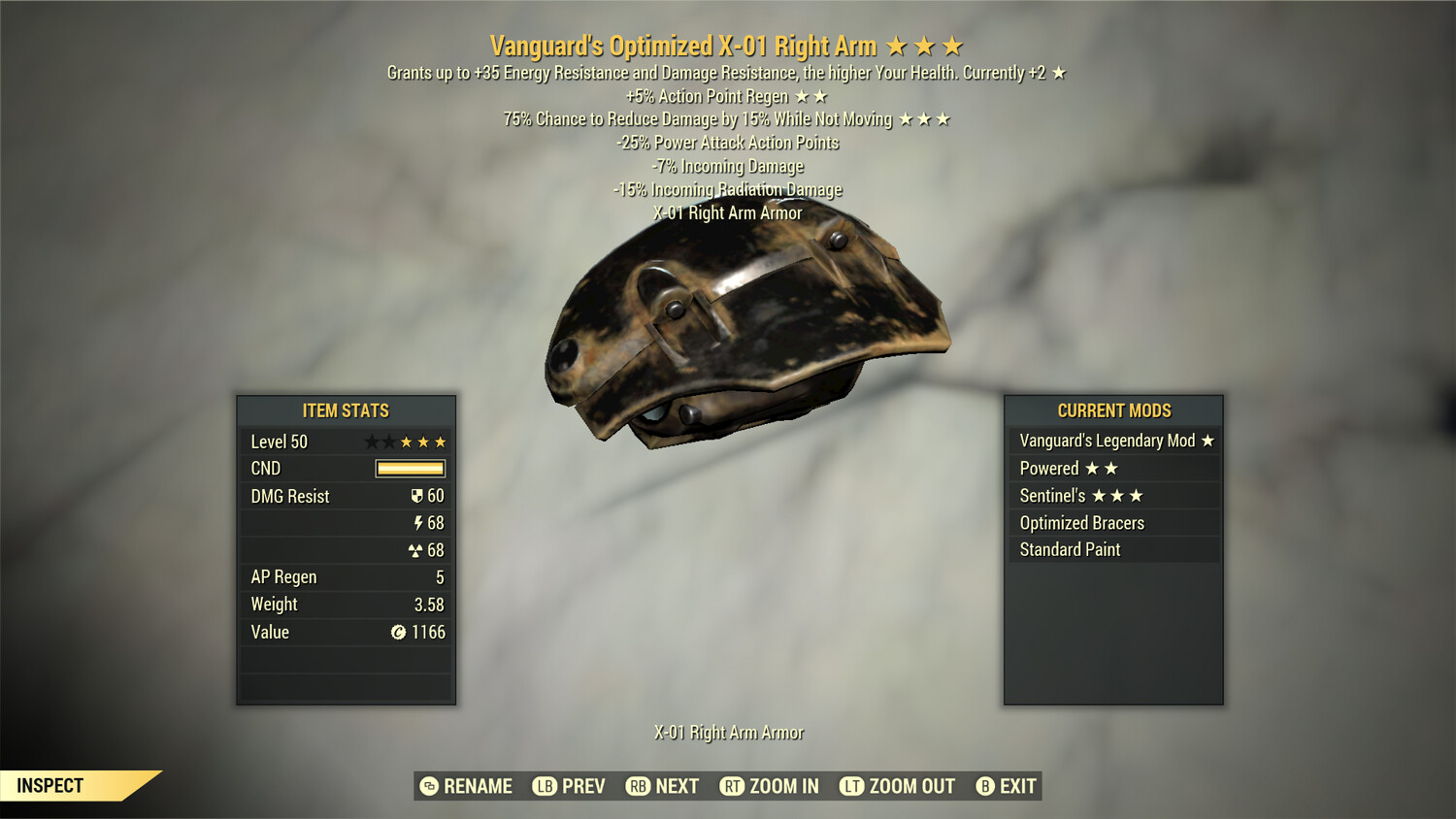Click the CND condition bar
1456x819 pixels.
[412, 468]
